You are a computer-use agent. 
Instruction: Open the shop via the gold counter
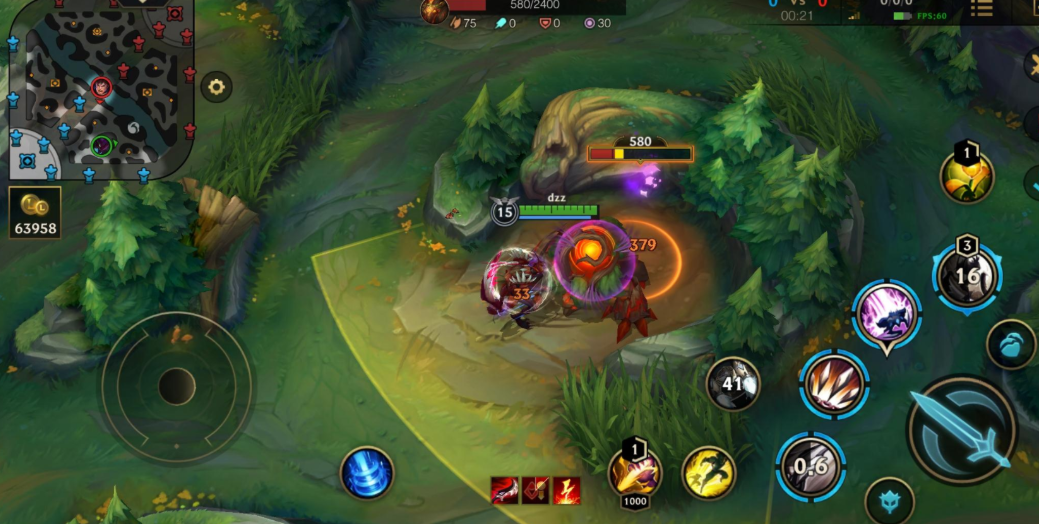(36, 212)
